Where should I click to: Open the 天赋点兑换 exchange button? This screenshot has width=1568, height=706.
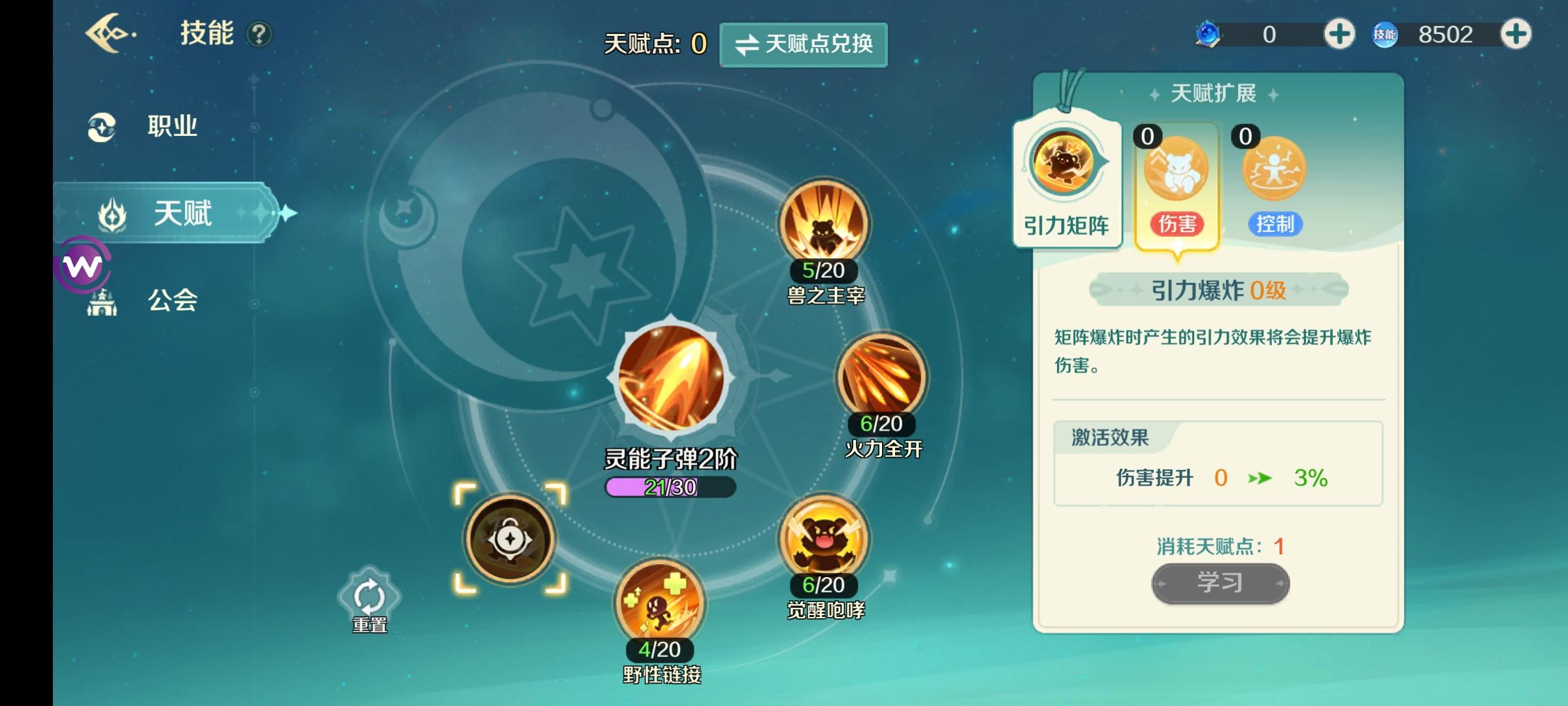pos(803,45)
